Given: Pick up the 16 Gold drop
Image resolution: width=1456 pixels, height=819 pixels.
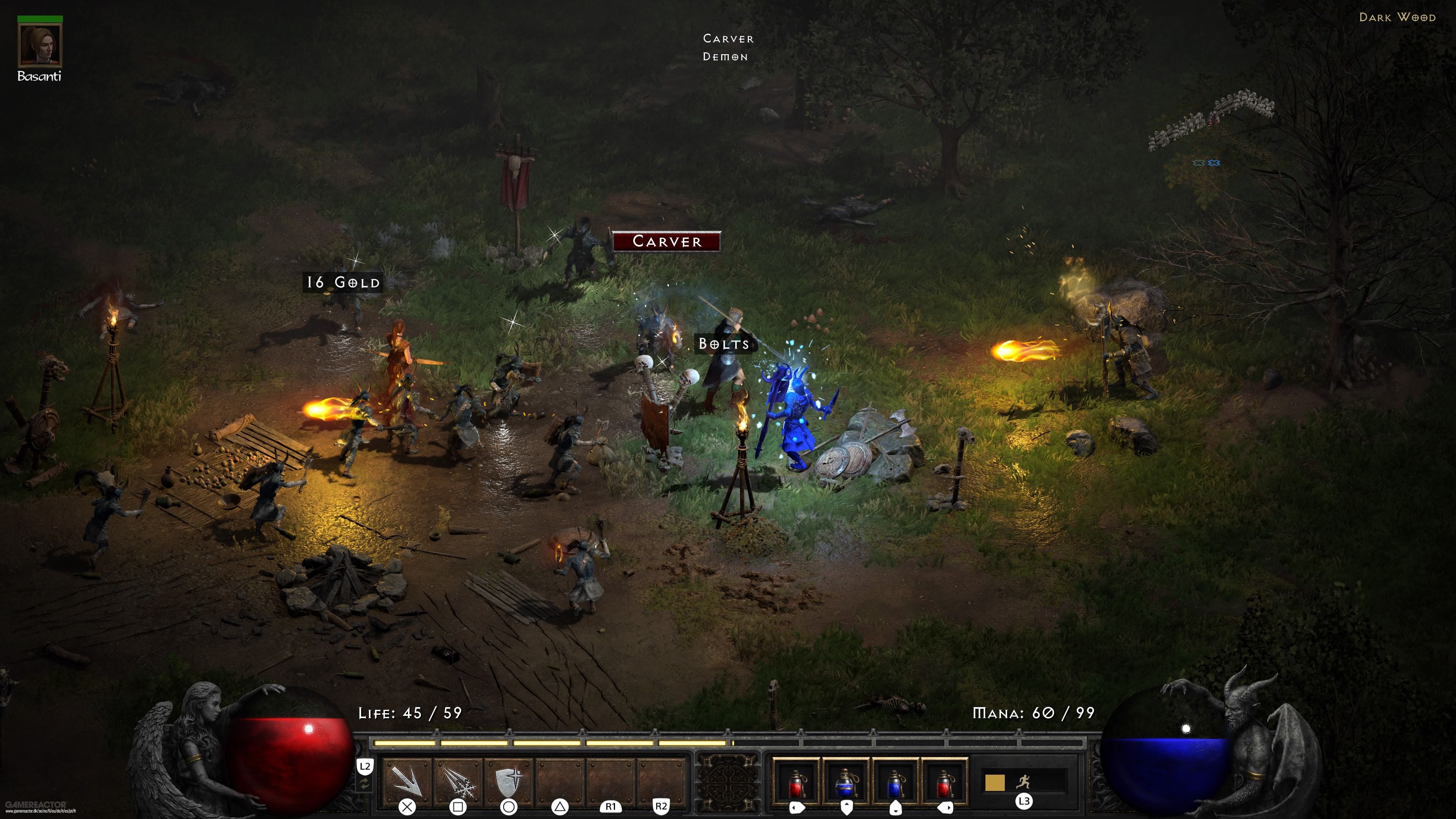Looking at the screenshot, I should (342, 282).
